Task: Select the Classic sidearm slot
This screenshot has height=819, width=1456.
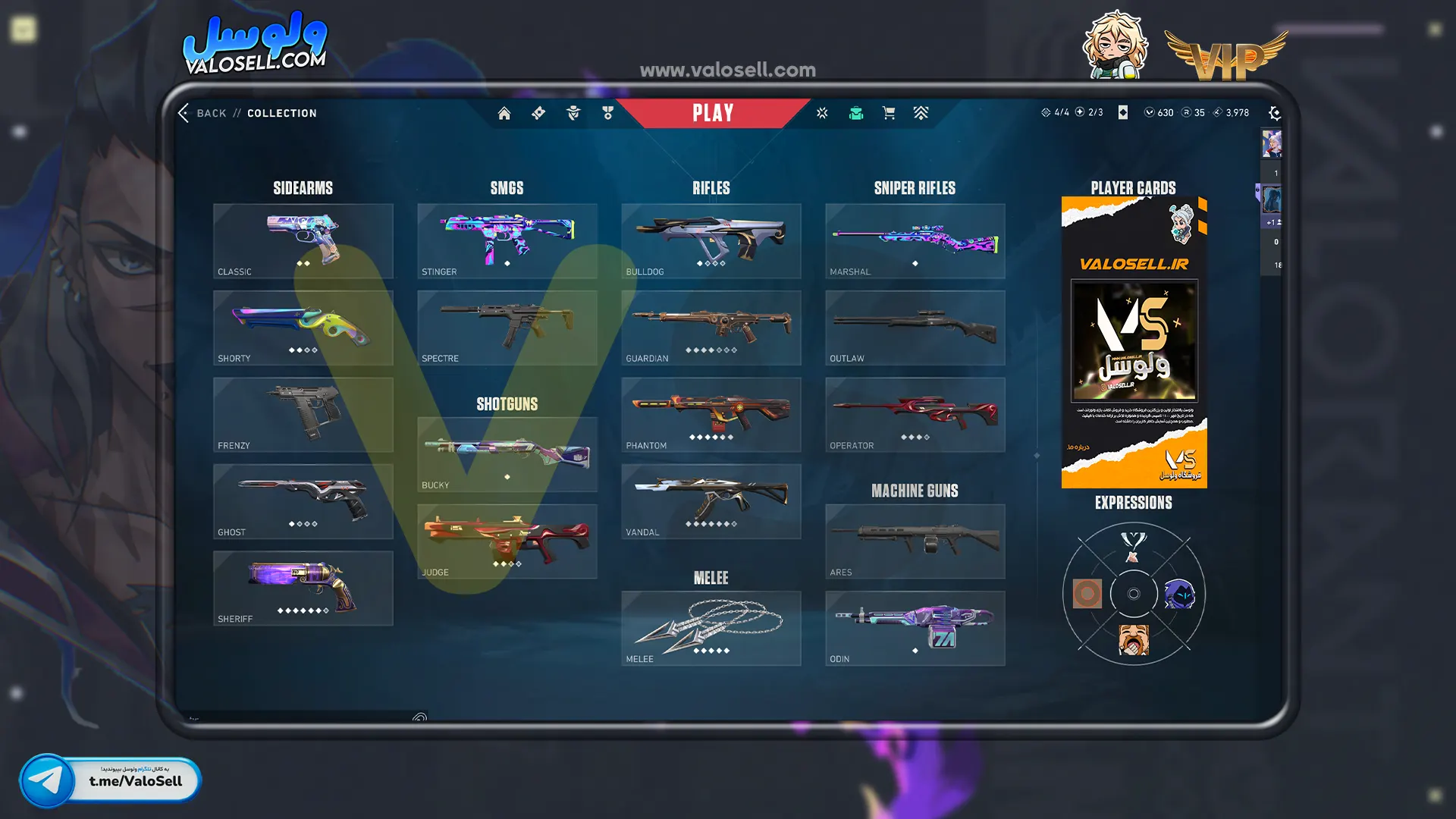Action: (303, 240)
